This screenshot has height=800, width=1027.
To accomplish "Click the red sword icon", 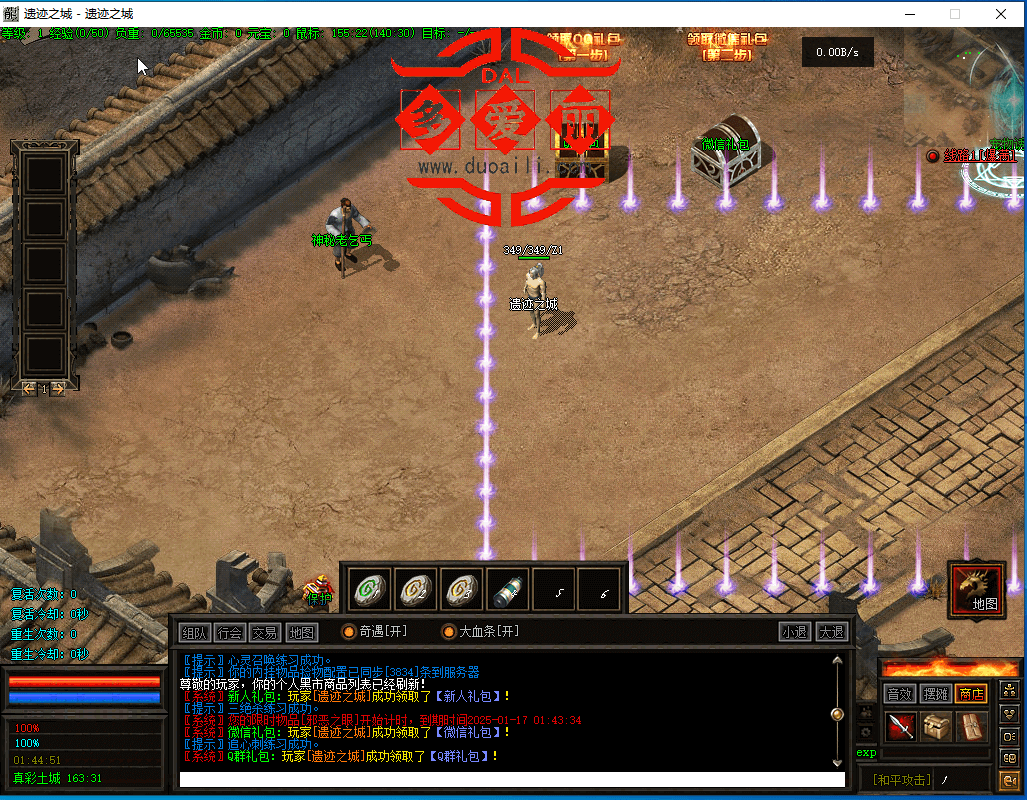I will pyautogui.click(x=902, y=727).
